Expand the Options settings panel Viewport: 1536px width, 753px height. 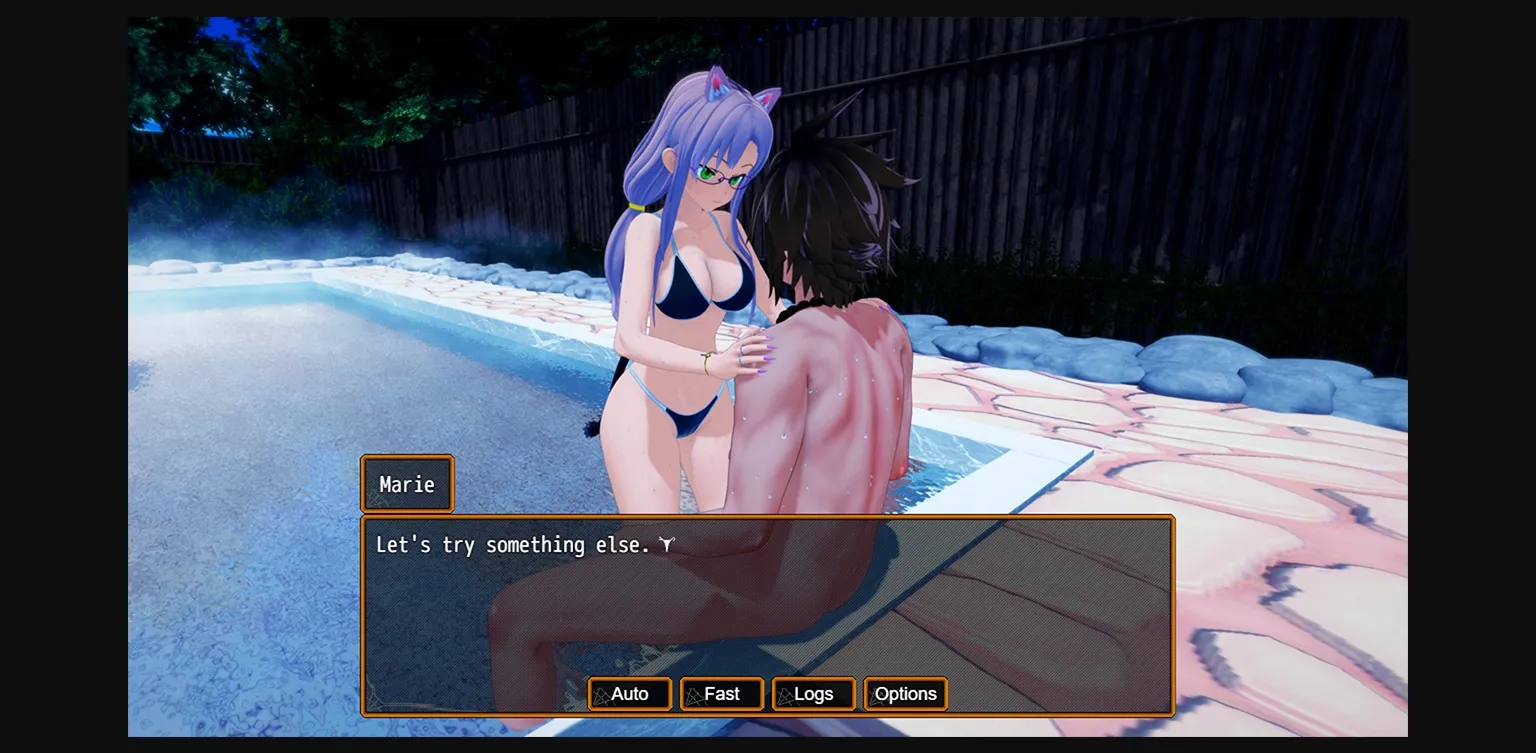(905, 694)
